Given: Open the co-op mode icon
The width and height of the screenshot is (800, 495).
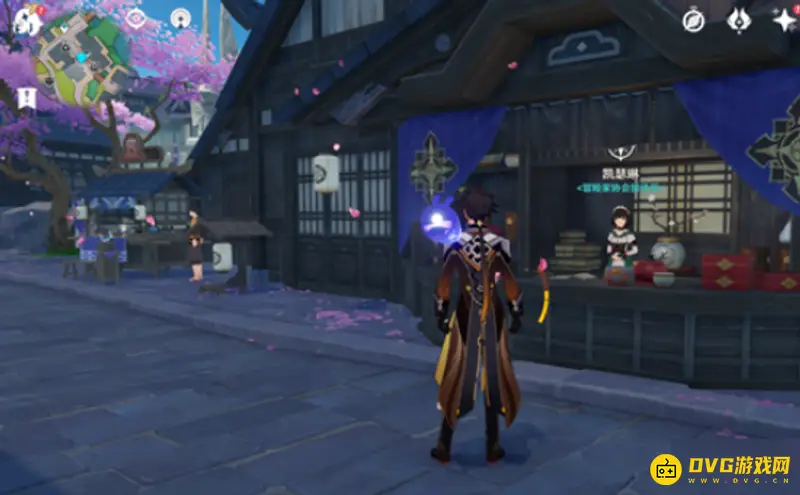Looking at the screenshot, I should [x=180, y=17].
